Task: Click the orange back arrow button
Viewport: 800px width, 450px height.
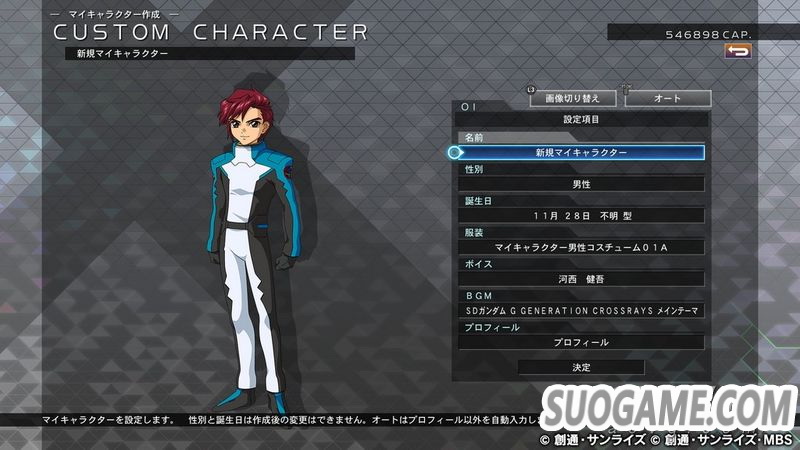Action: (738, 51)
